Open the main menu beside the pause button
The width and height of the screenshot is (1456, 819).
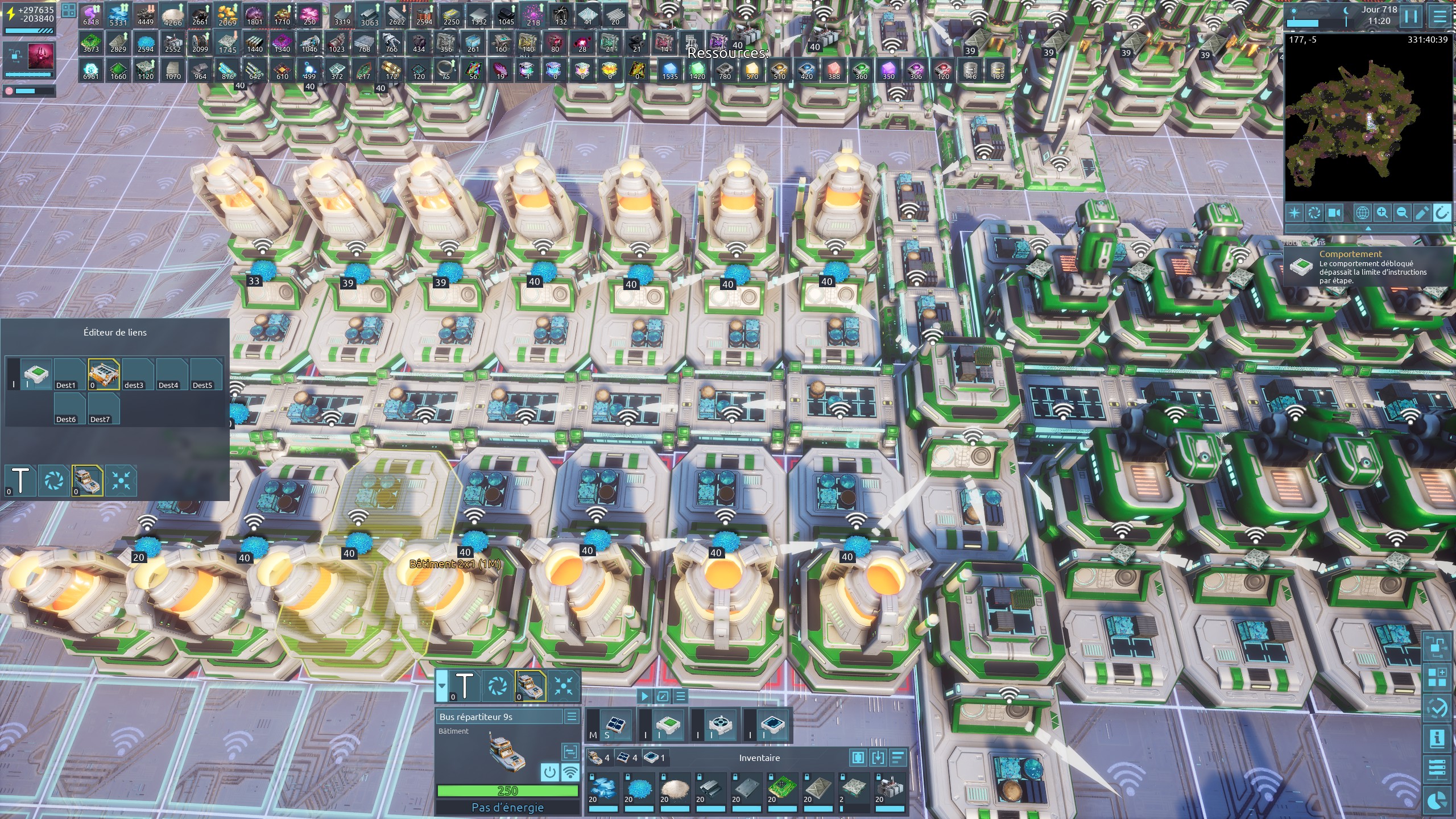coord(1440,16)
